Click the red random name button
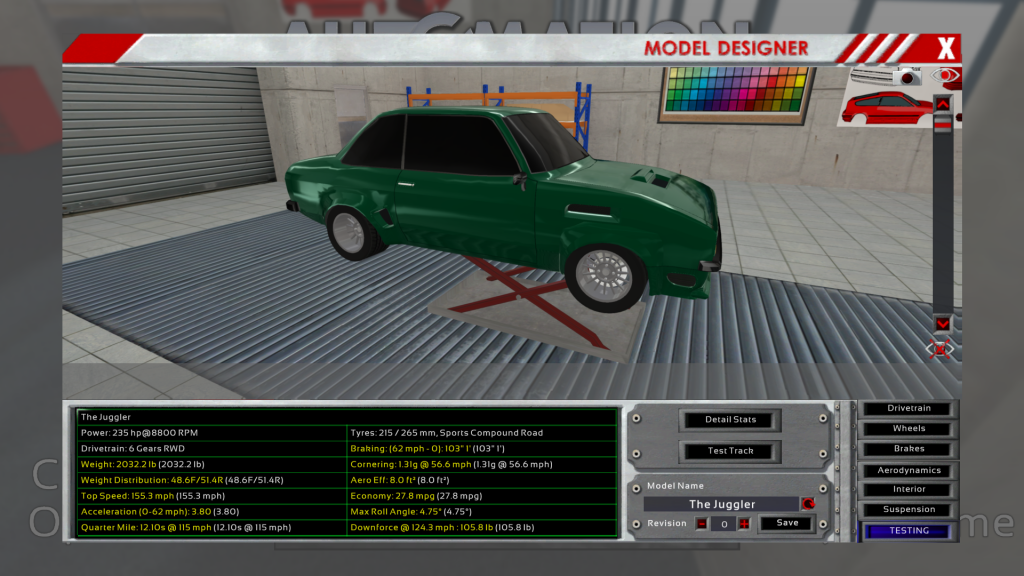Viewport: 1024px width, 576px height. (x=808, y=504)
